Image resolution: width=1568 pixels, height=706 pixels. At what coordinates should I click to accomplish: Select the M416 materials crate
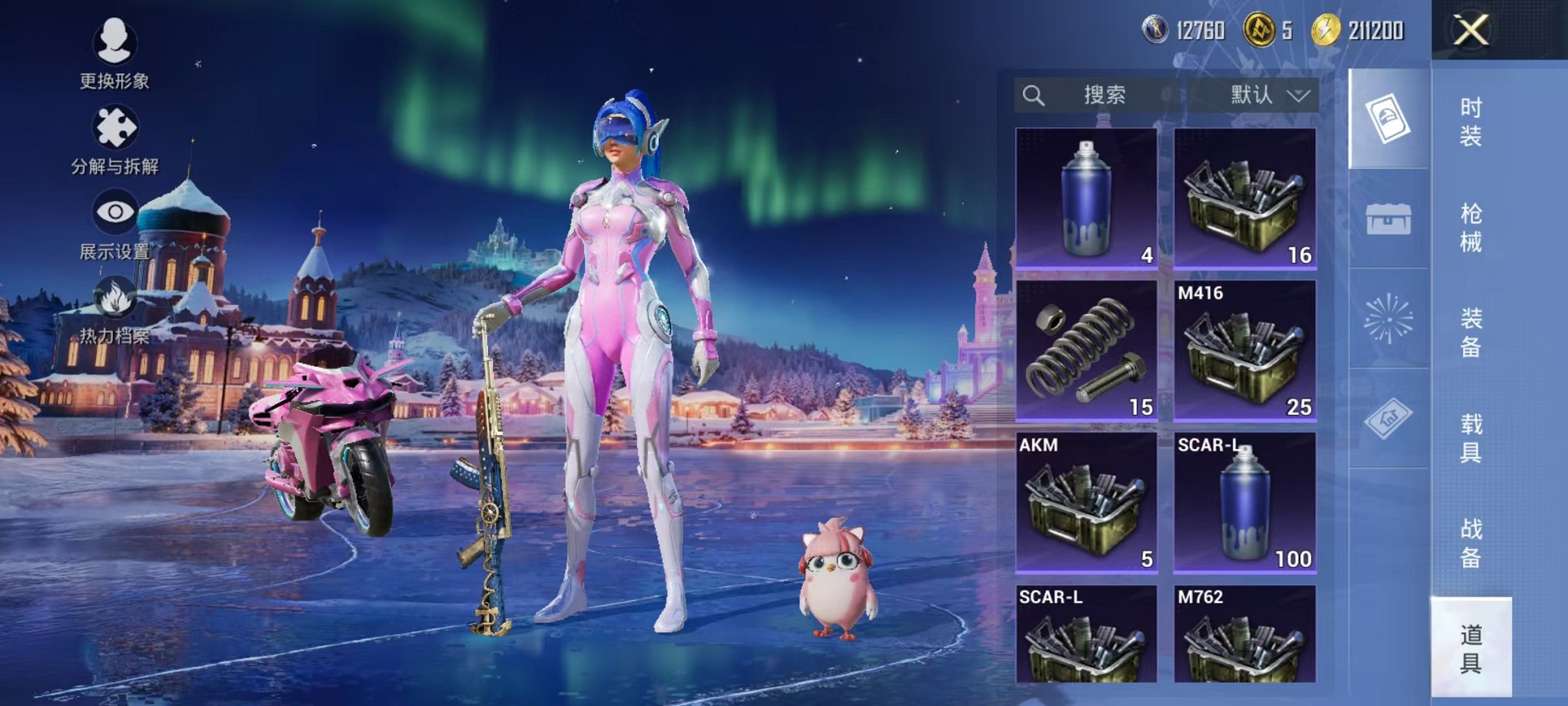(1244, 351)
